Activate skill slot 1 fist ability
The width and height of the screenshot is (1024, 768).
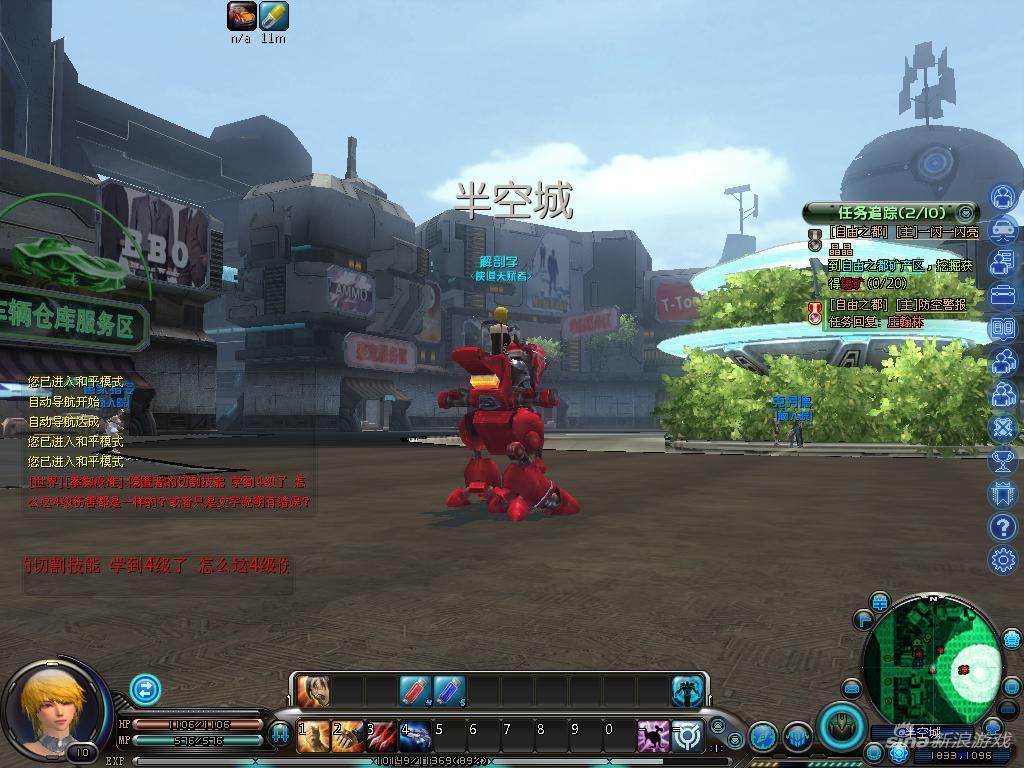pos(313,736)
